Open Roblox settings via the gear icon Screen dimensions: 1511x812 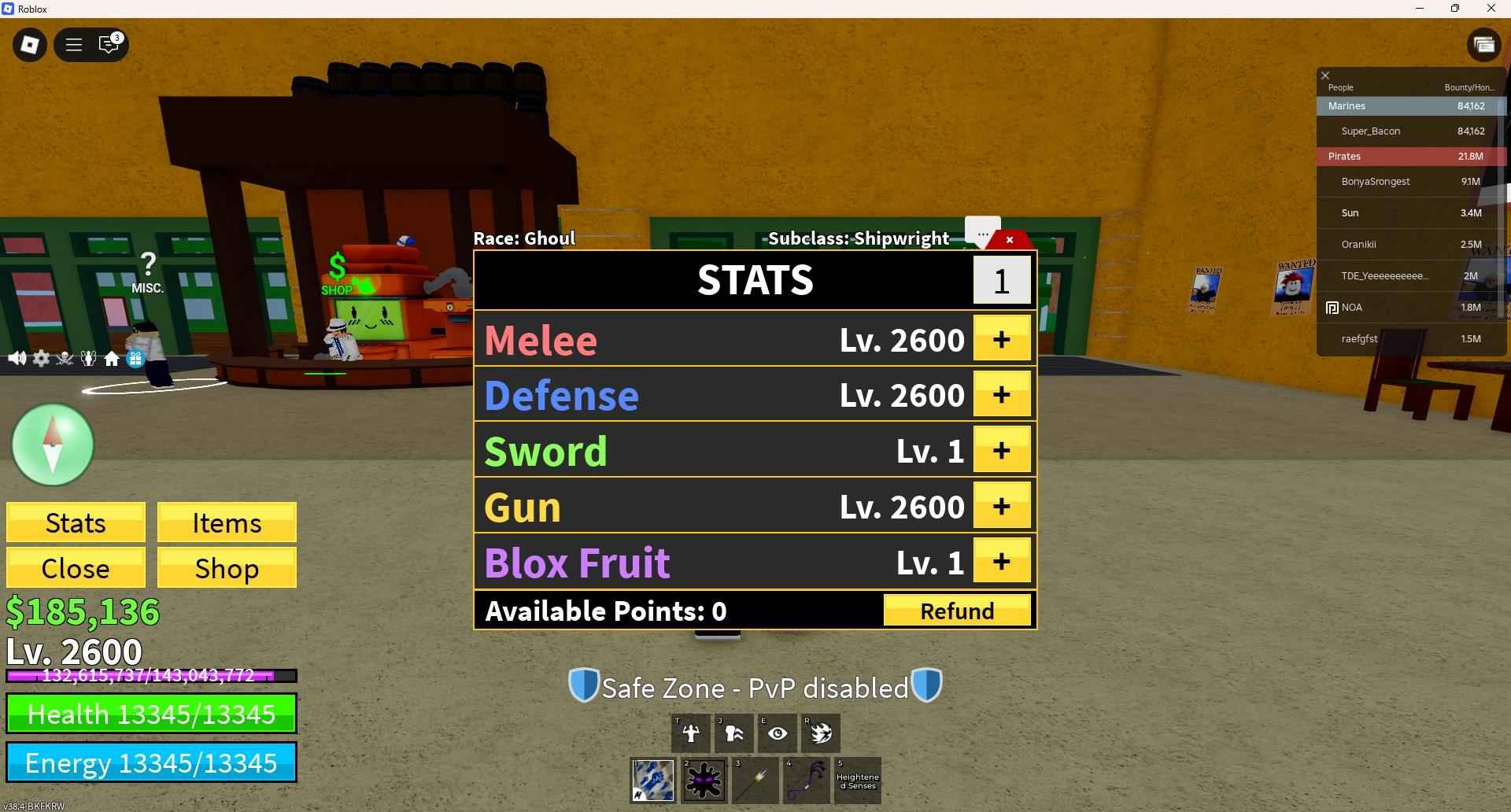[x=41, y=358]
